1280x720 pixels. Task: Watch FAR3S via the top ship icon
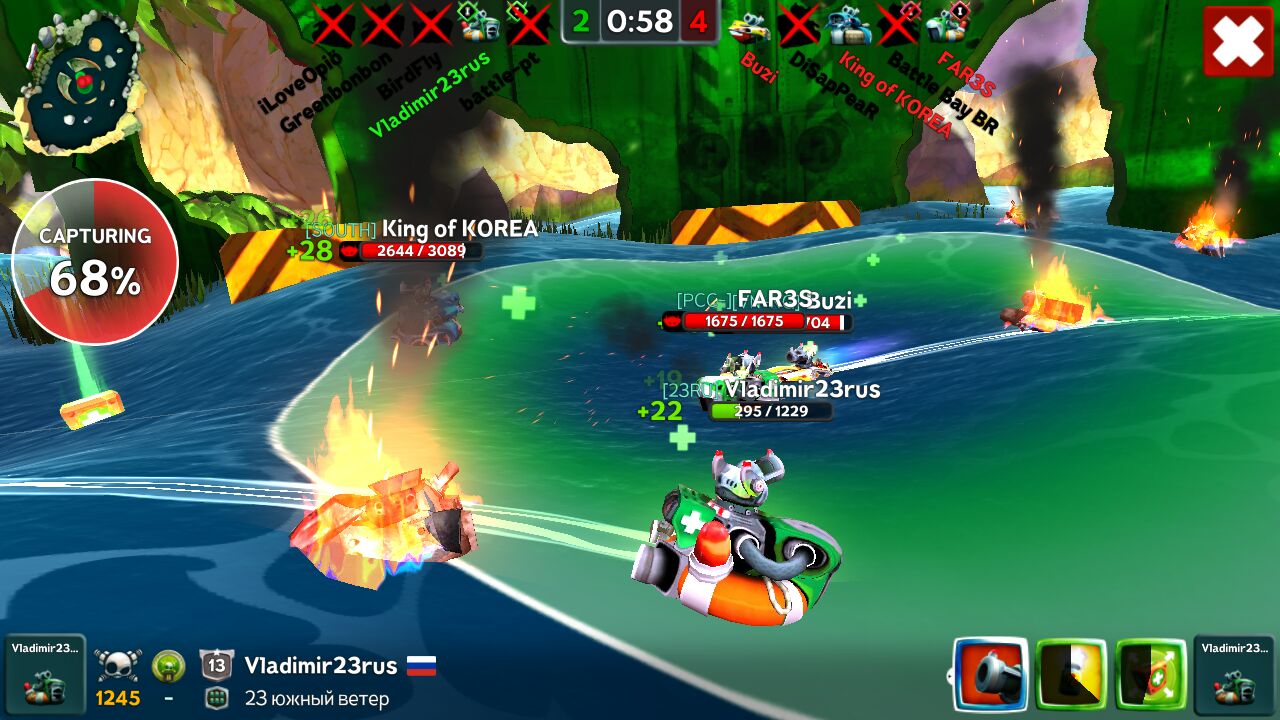(x=946, y=24)
